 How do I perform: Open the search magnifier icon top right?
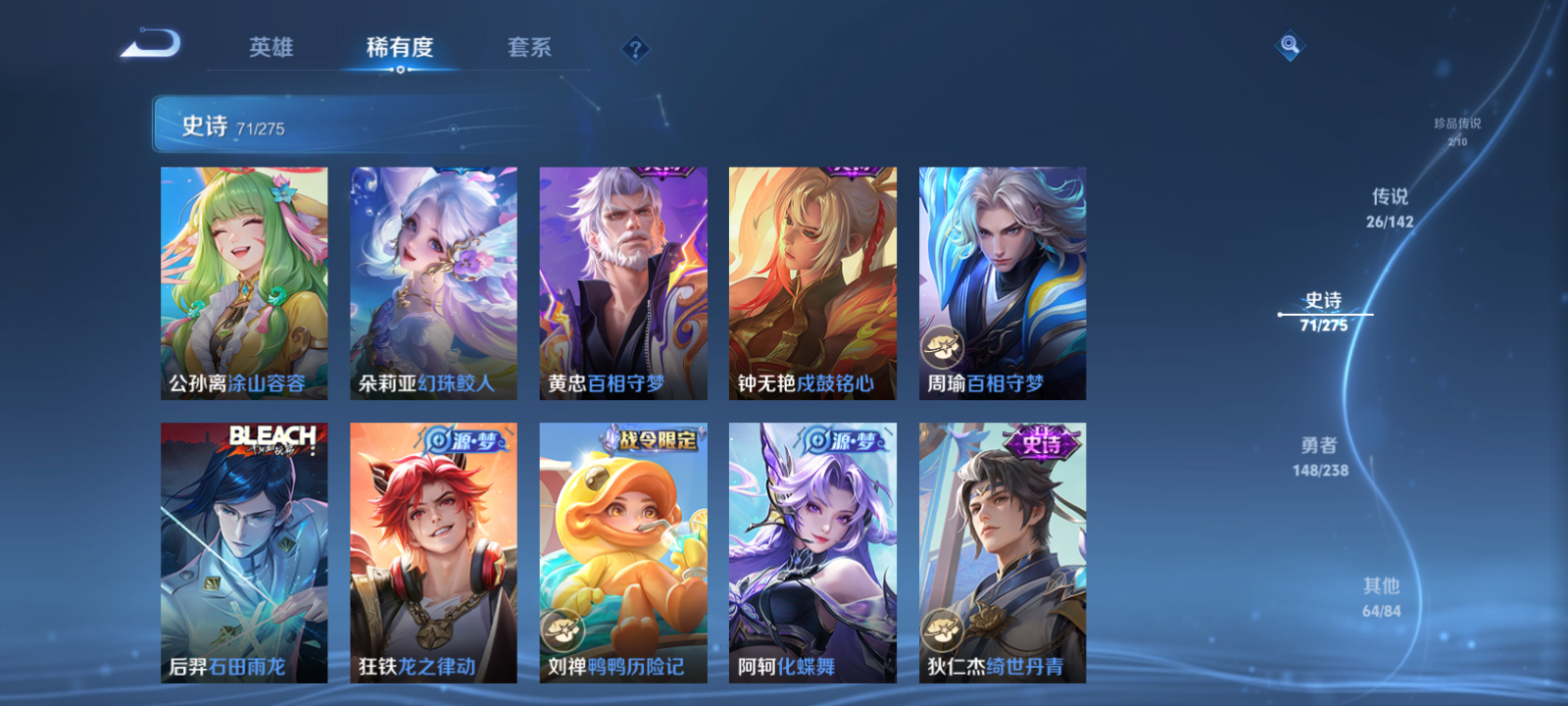coord(1292,43)
